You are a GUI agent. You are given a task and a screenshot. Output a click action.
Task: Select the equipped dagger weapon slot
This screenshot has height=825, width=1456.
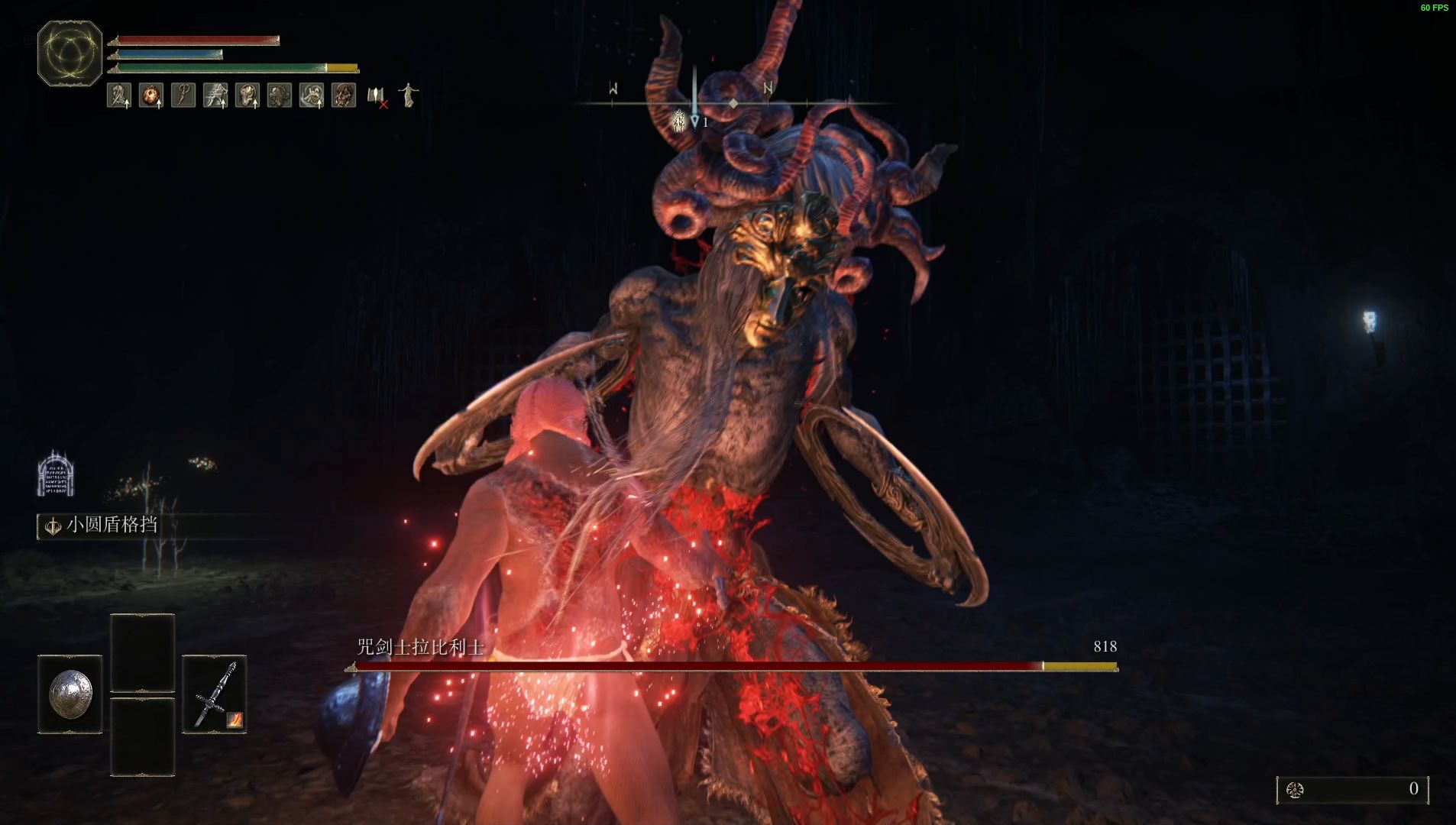(x=215, y=694)
